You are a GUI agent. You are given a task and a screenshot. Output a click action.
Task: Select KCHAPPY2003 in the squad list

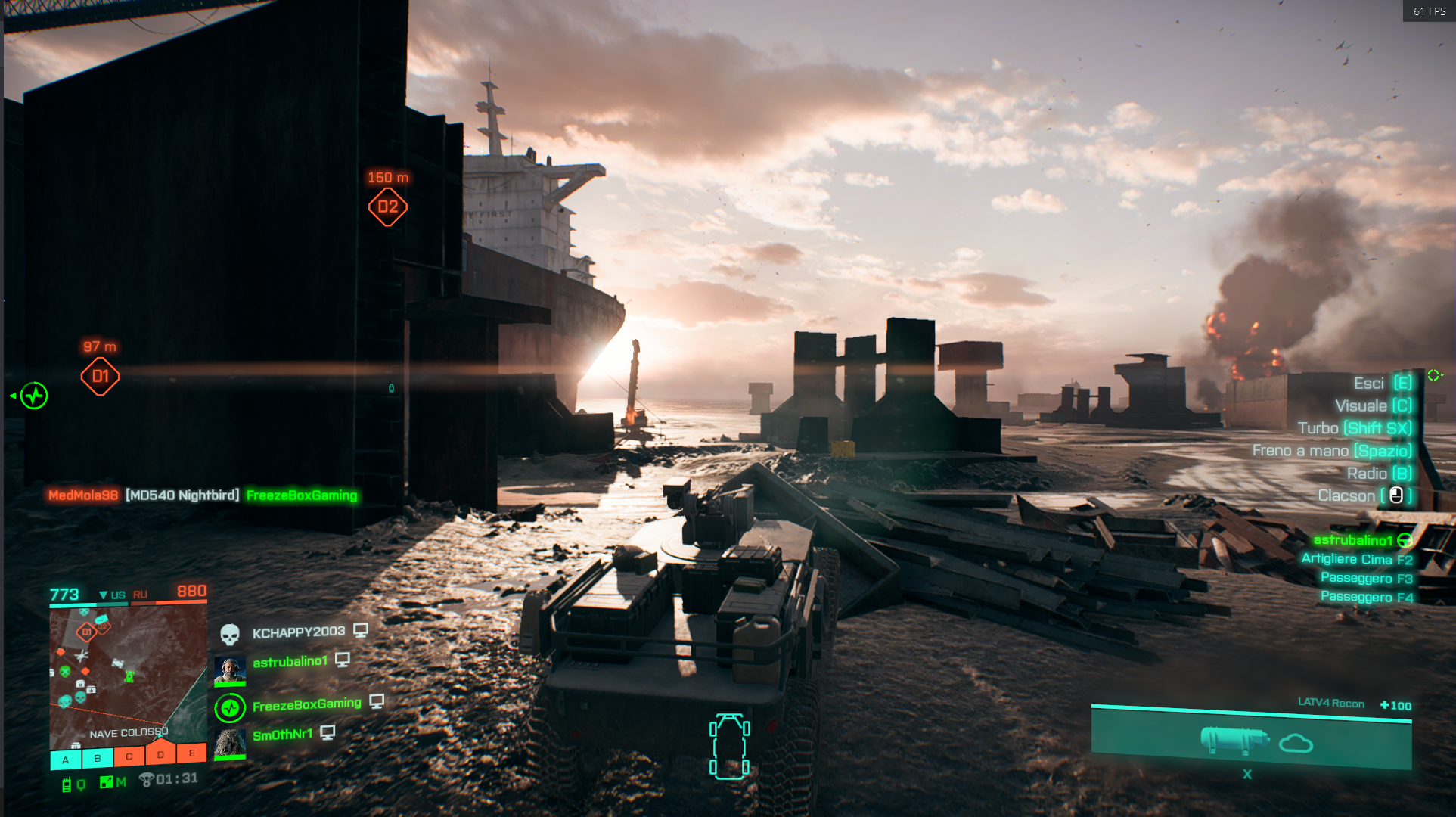(x=298, y=632)
